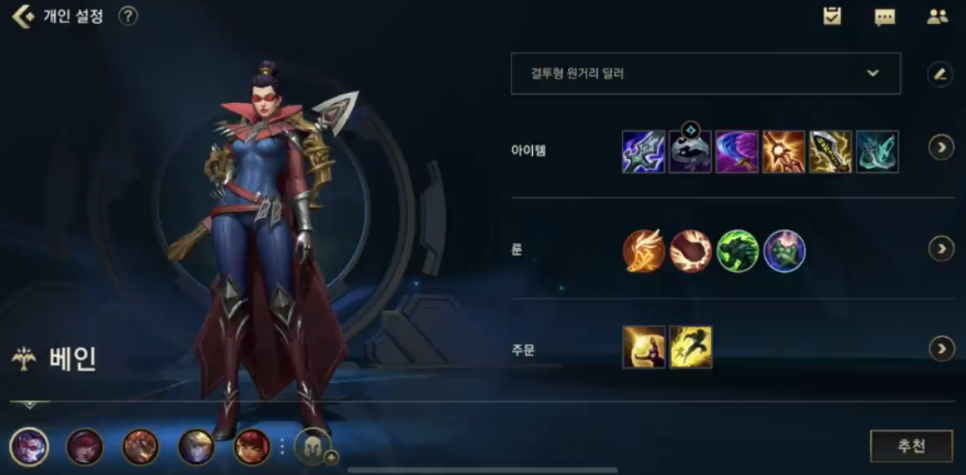Open the helmet all-champions icon
The height and width of the screenshot is (475, 966).
[311, 447]
